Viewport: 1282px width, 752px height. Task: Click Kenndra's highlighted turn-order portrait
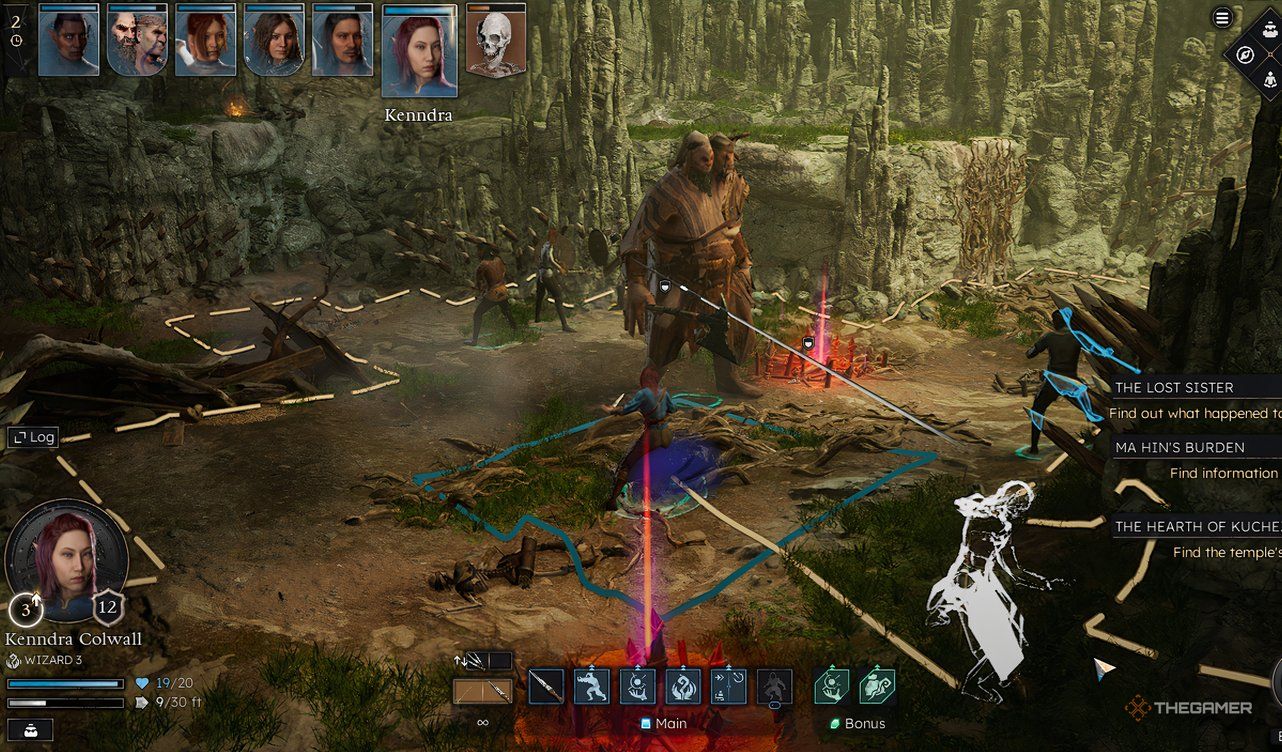[419, 51]
